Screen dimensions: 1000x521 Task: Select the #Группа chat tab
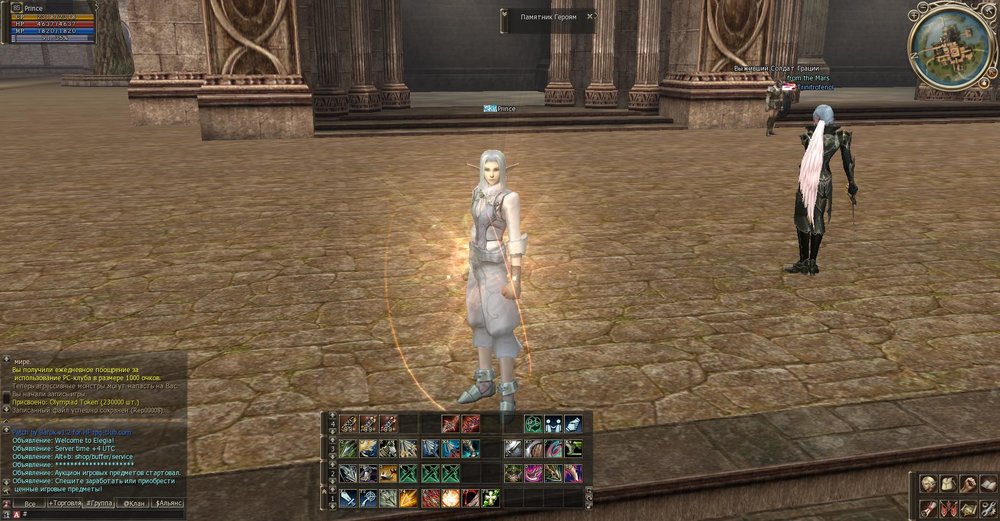[99, 503]
